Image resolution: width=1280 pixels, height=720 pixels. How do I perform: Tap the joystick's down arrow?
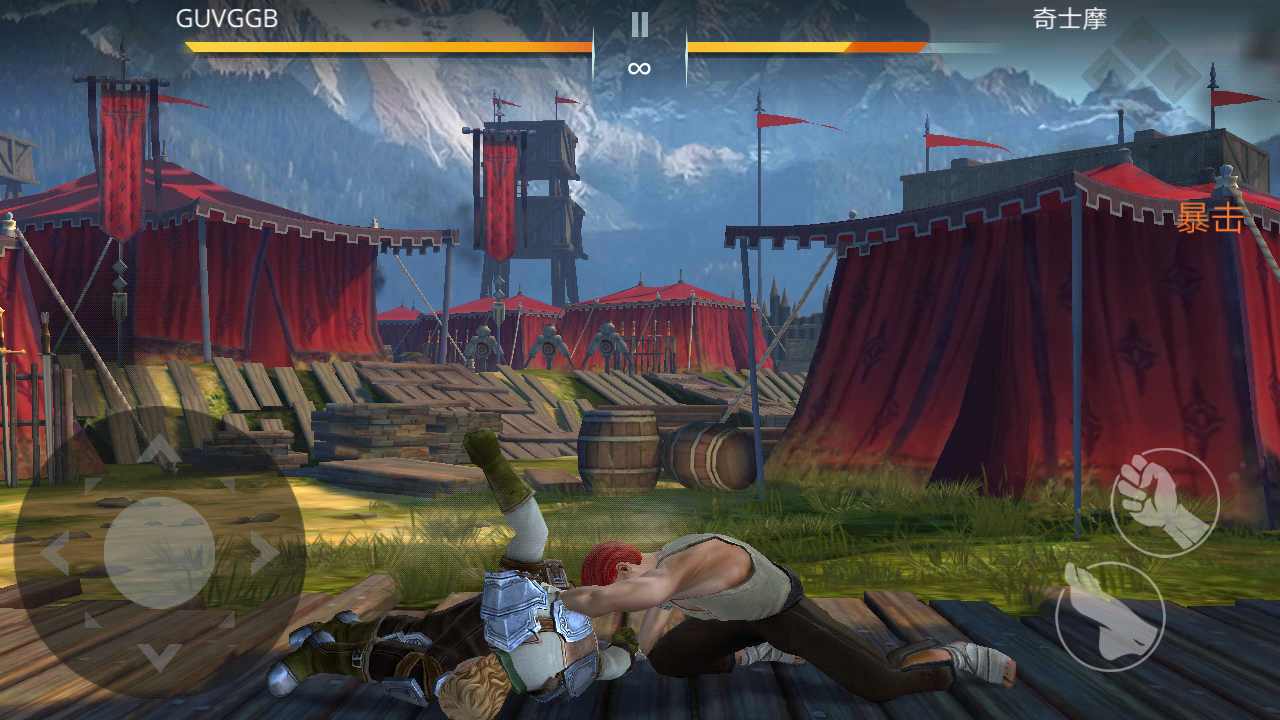pos(159,655)
